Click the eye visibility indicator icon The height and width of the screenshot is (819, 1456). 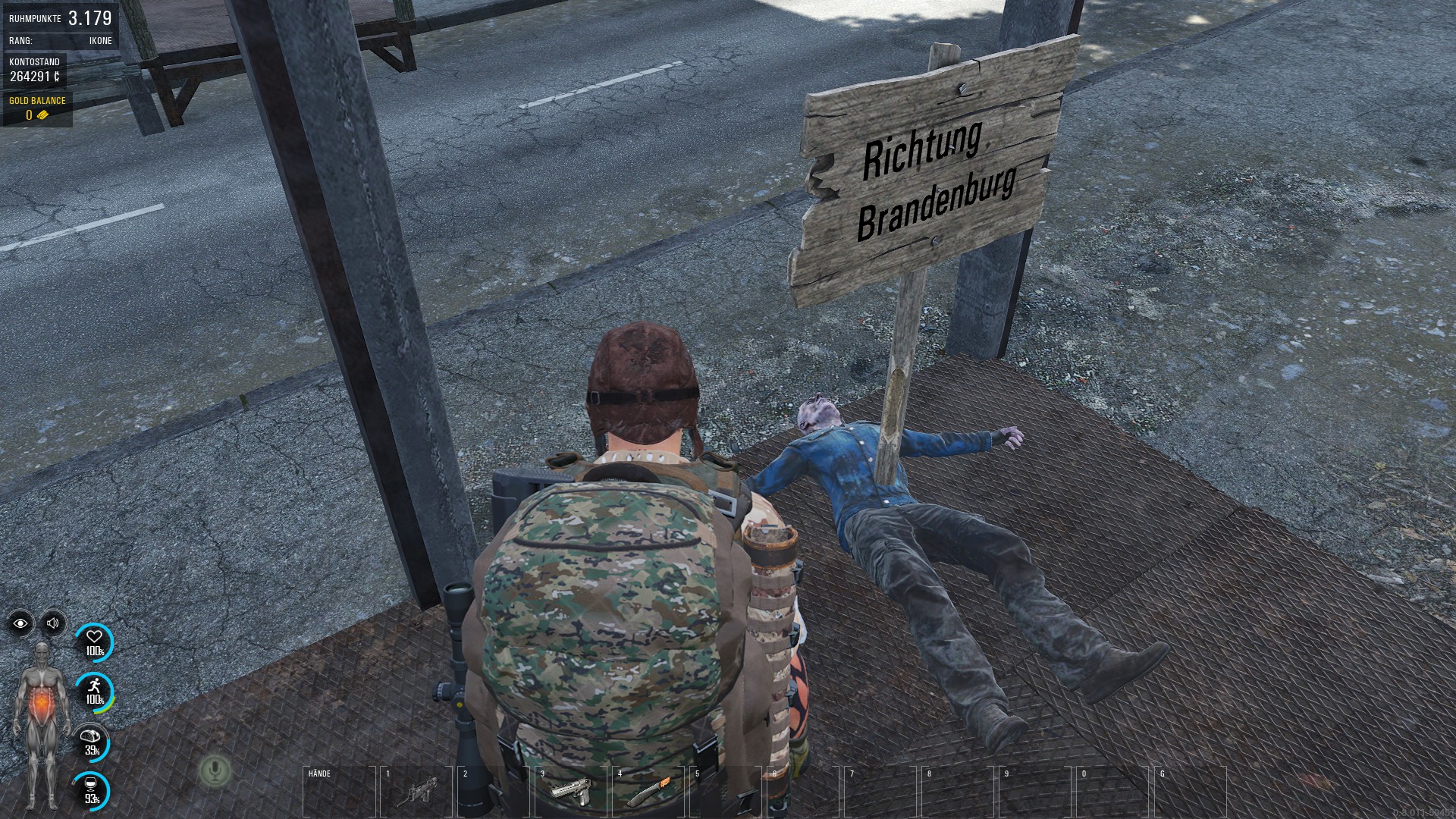click(20, 623)
